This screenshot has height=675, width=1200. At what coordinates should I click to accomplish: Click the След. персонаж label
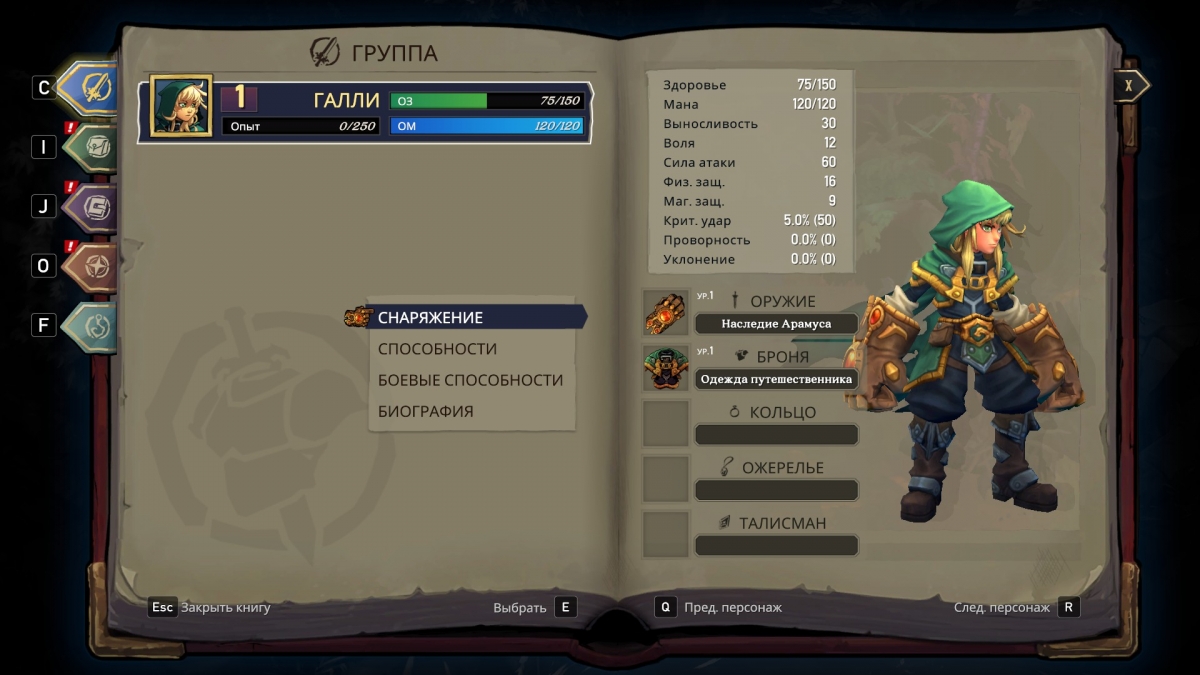click(x=1001, y=607)
